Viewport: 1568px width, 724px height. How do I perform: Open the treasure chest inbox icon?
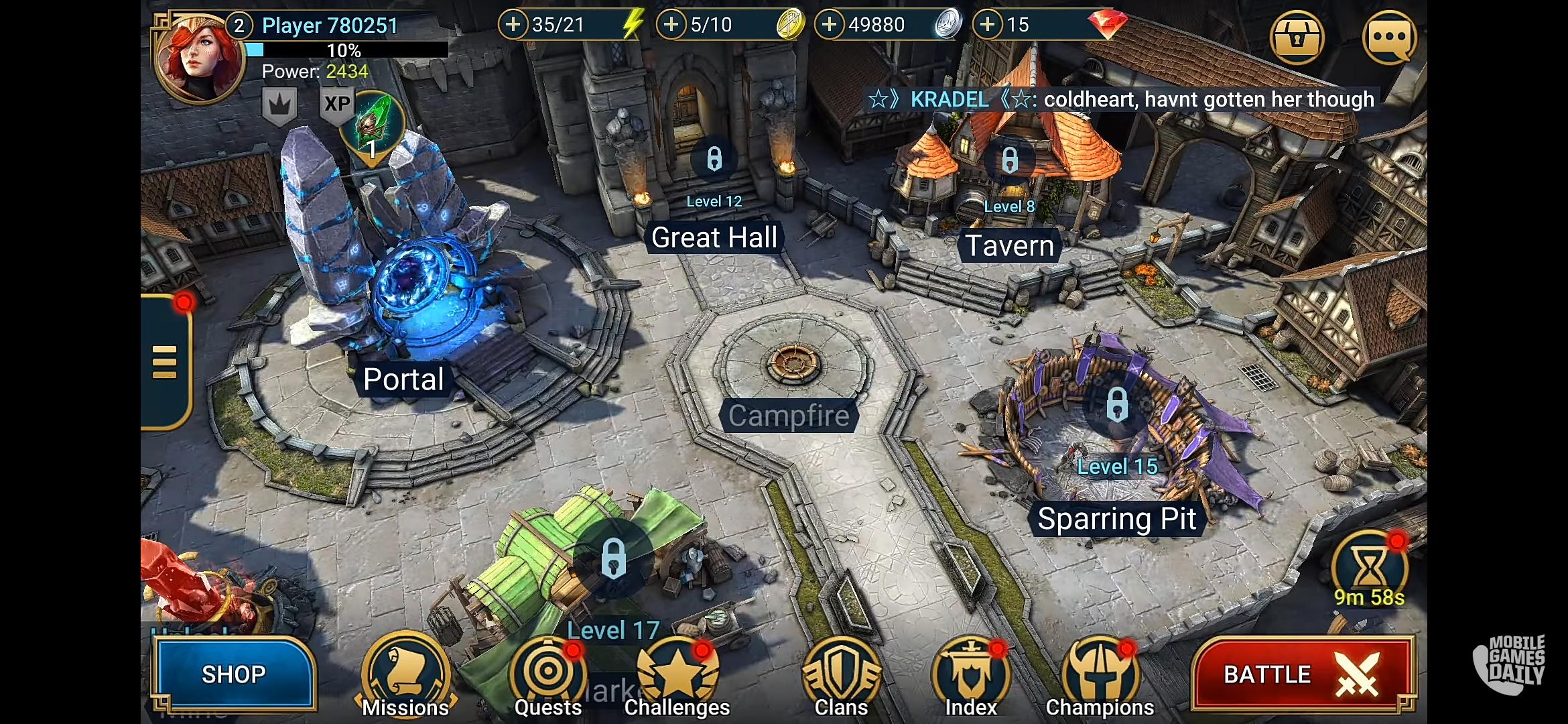tap(1297, 38)
